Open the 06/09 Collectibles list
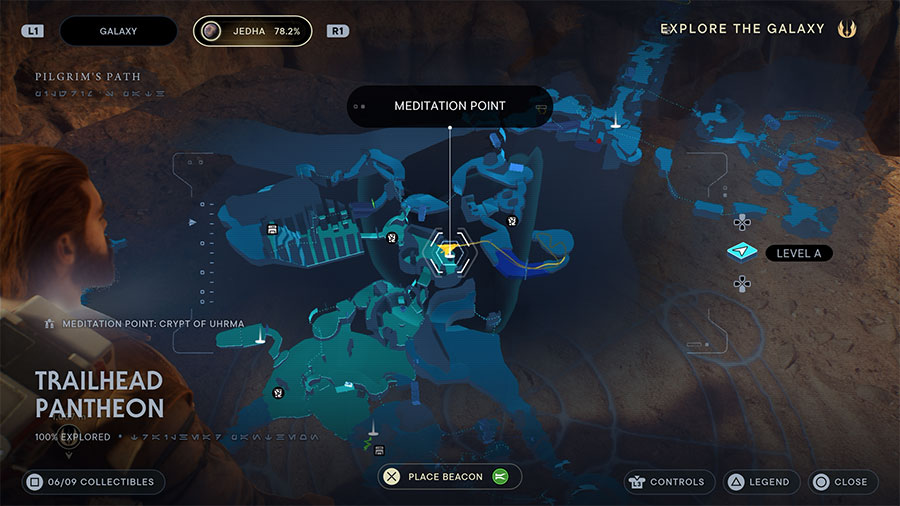The height and width of the screenshot is (506, 900). (x=91, y=482)
